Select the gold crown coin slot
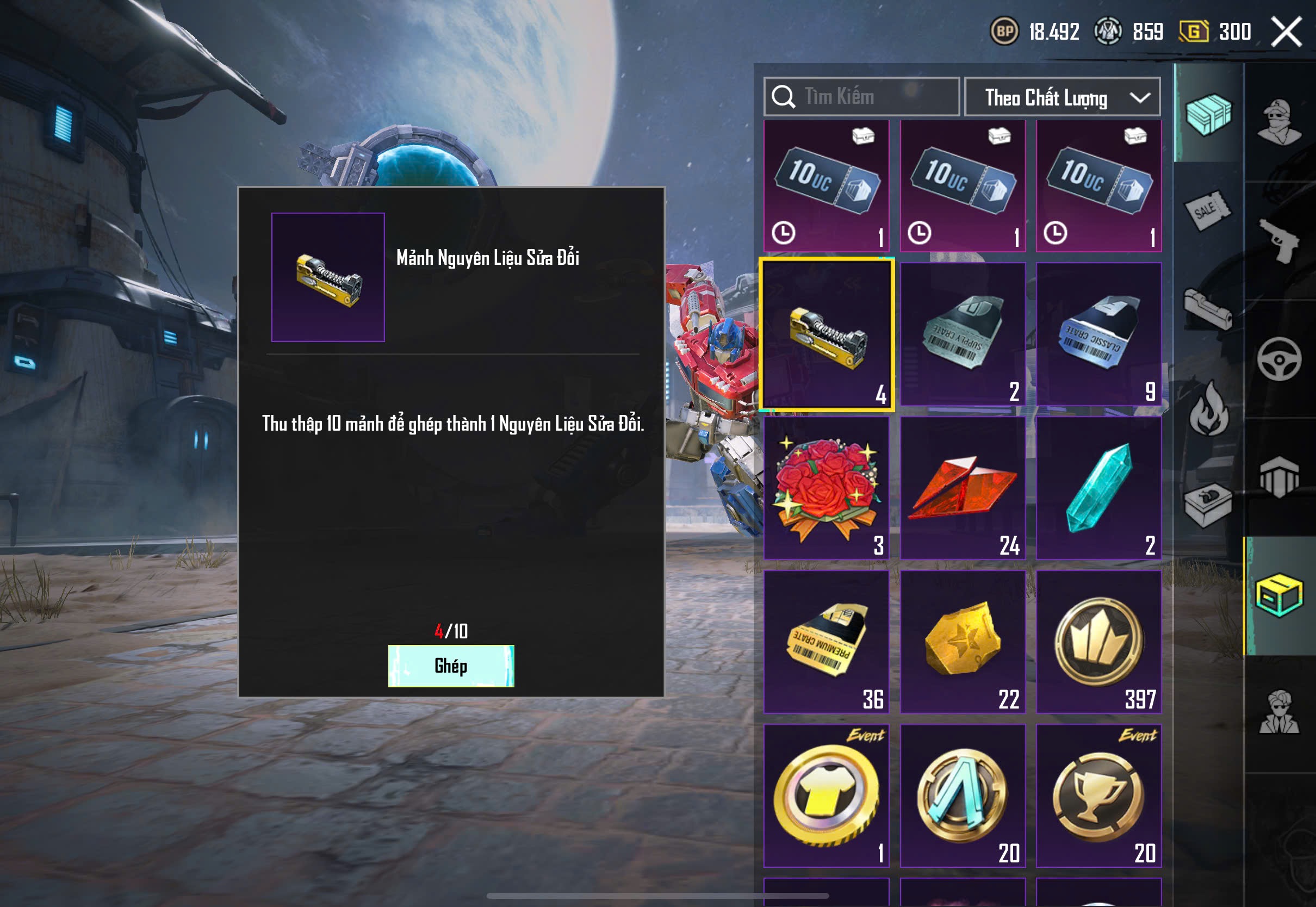1316x907 pixels. (x=1098, y=642)
